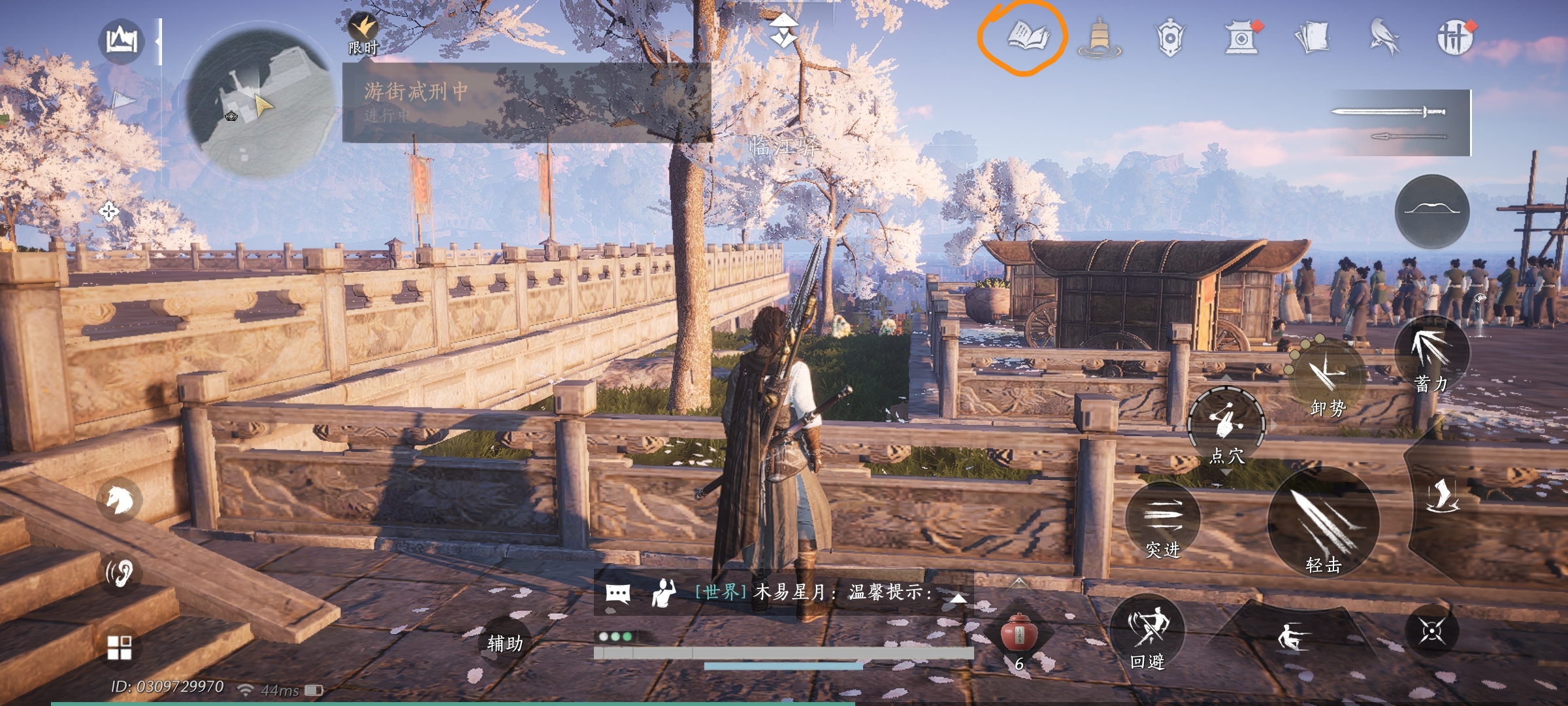Select the bow weapon button
The width and height of the screenshot is (1568, 706).
coord(1432,210)
